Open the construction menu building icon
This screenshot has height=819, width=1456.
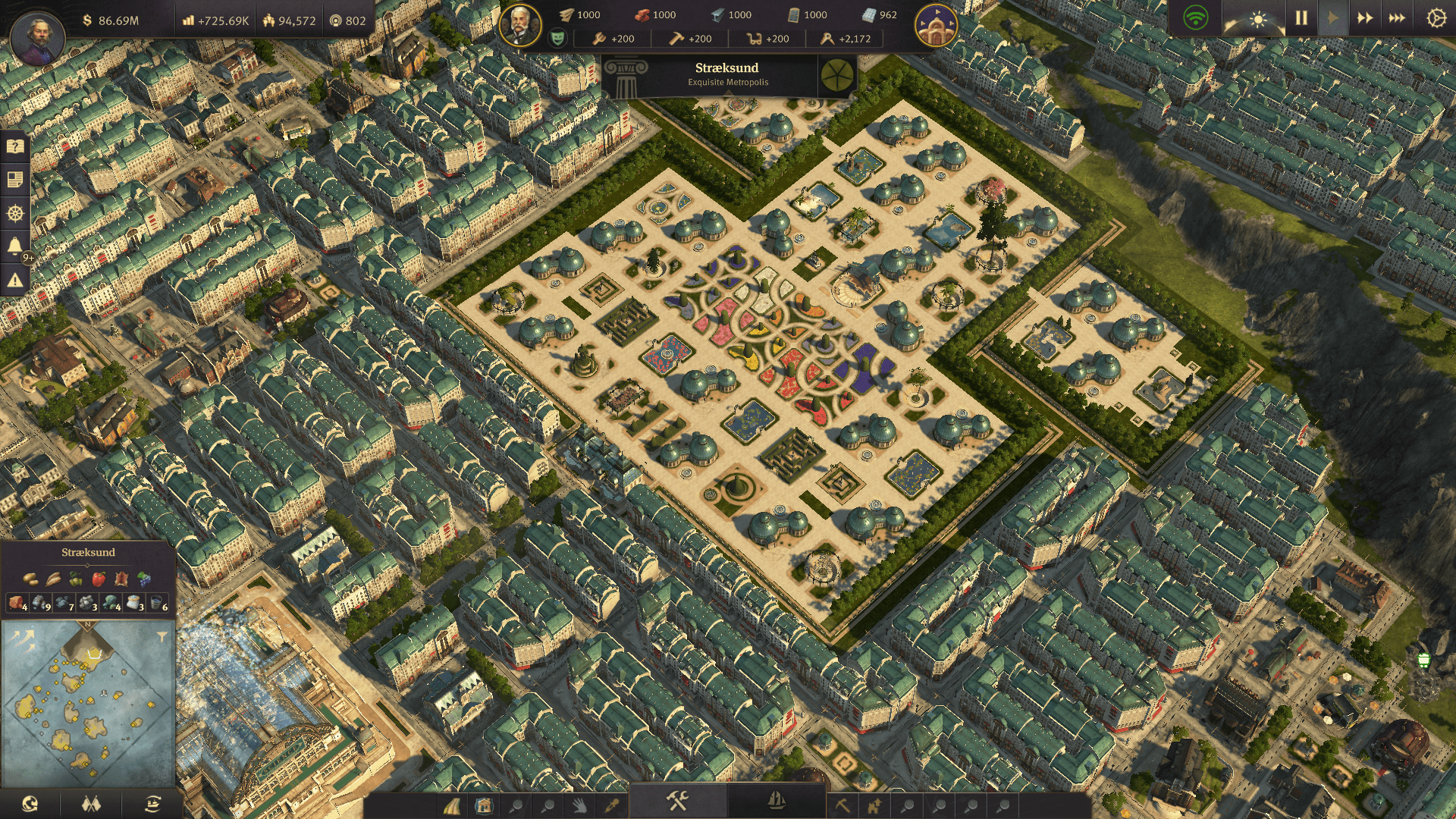tap(483, 808)
